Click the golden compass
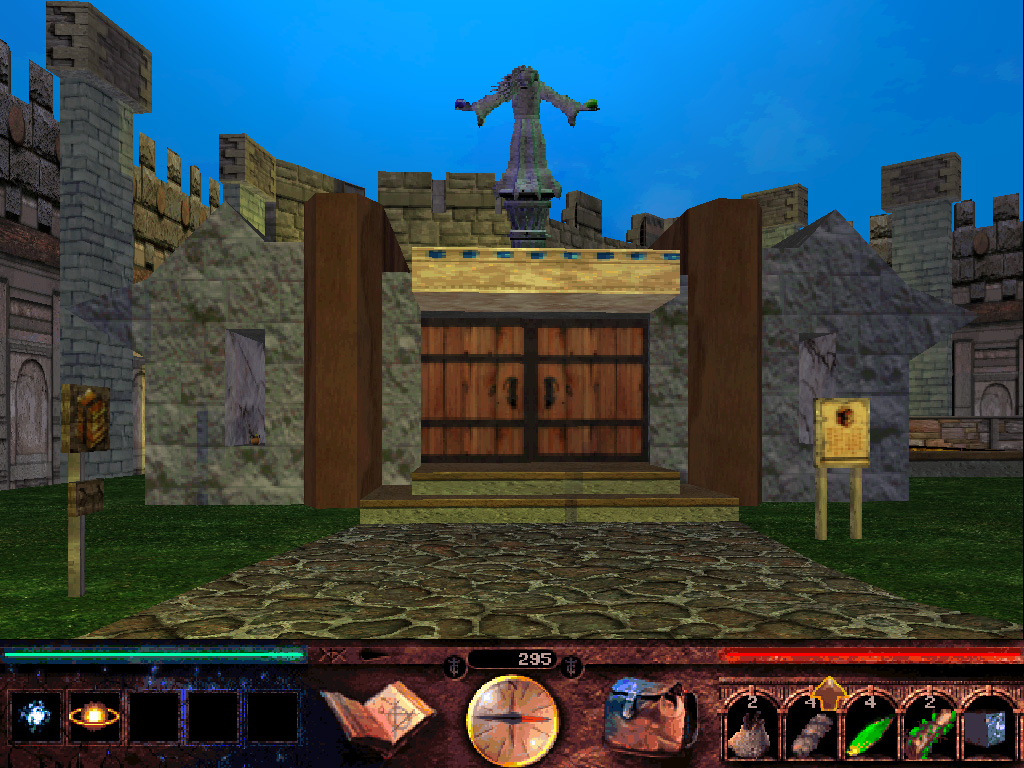Screen dimensions: 1024x768 [512, 717]
